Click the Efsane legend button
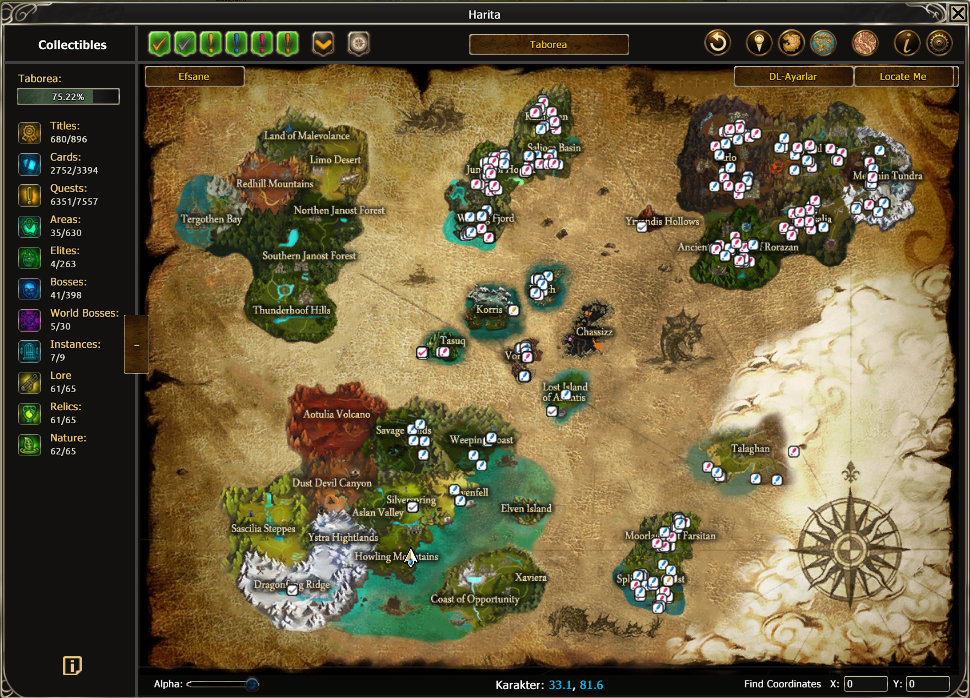This screenshot has height=698, width=970. (194, 77)
